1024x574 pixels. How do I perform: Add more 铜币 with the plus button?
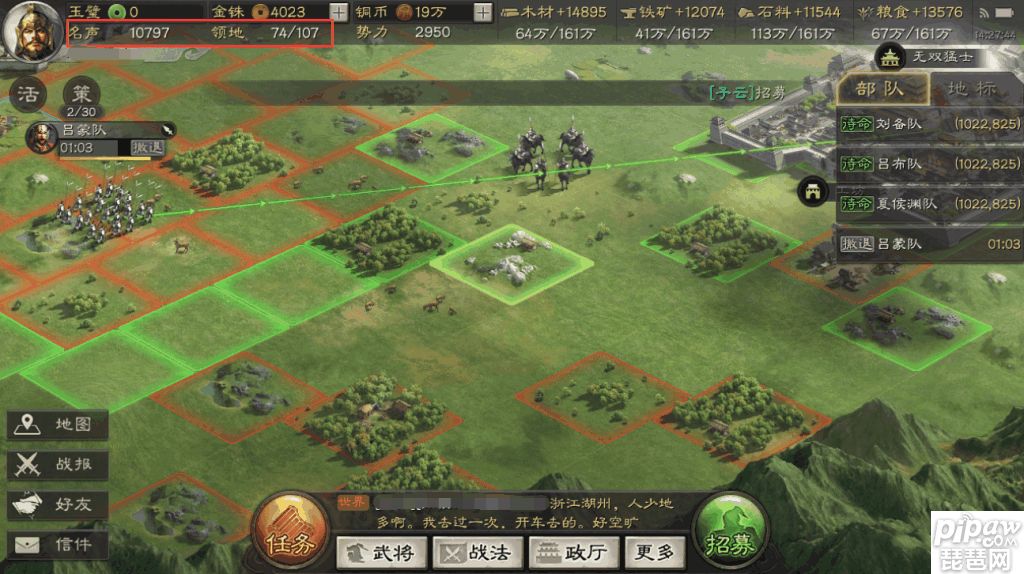pyautogui.click(x=483, y=13)
